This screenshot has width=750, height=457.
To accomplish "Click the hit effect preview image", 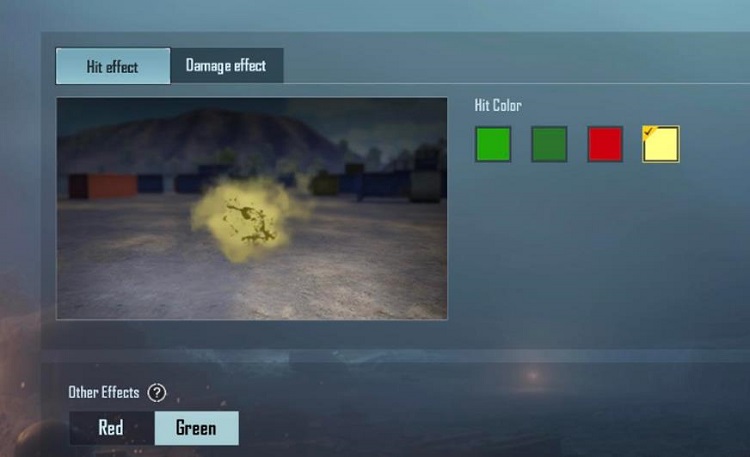I will [x=252, y=208].
